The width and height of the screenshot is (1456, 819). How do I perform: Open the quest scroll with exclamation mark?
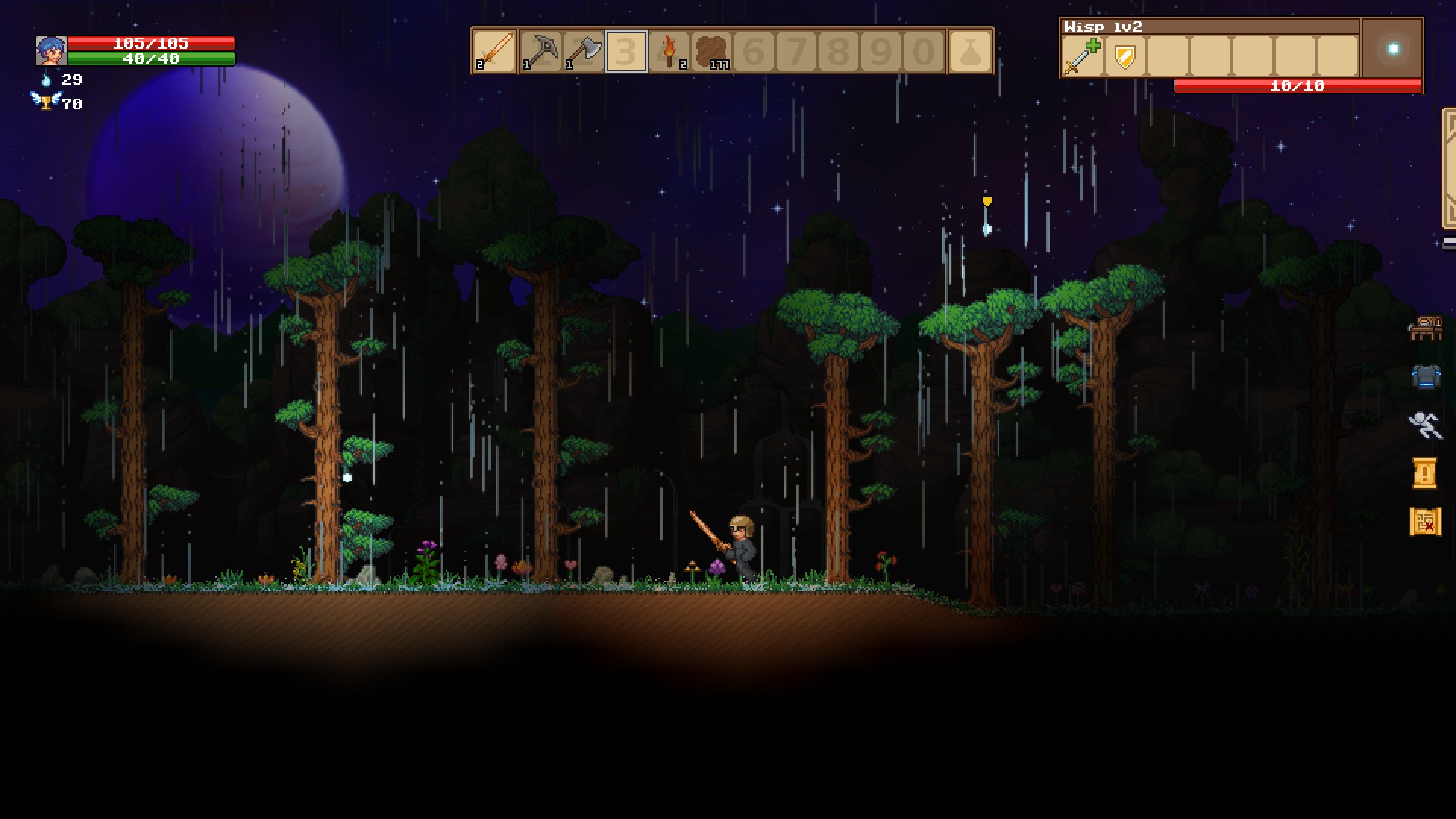(1424, 472)
